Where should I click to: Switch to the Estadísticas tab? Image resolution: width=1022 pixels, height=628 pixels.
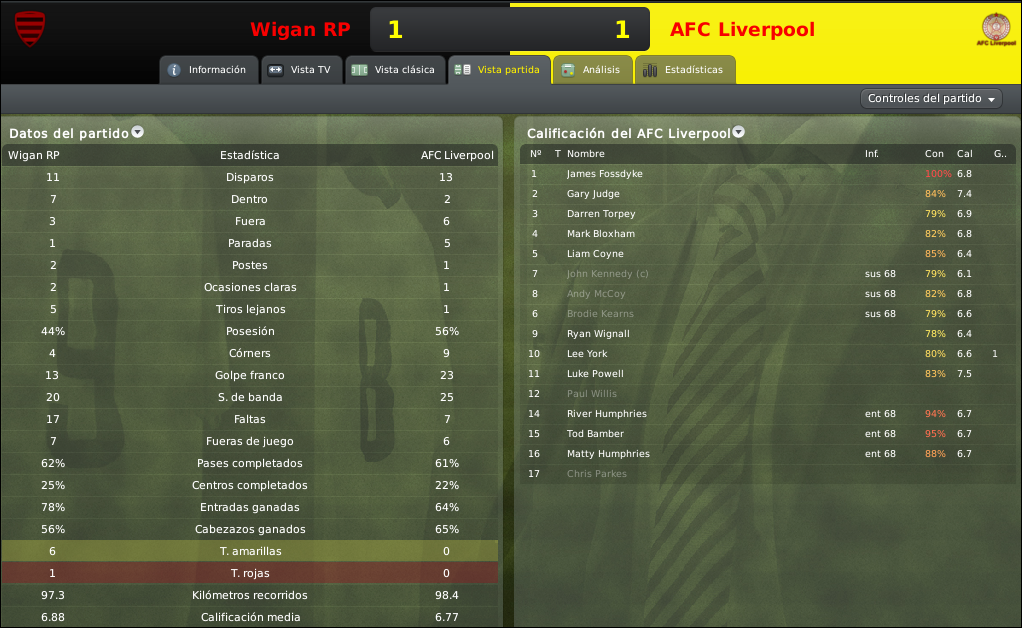684,70
